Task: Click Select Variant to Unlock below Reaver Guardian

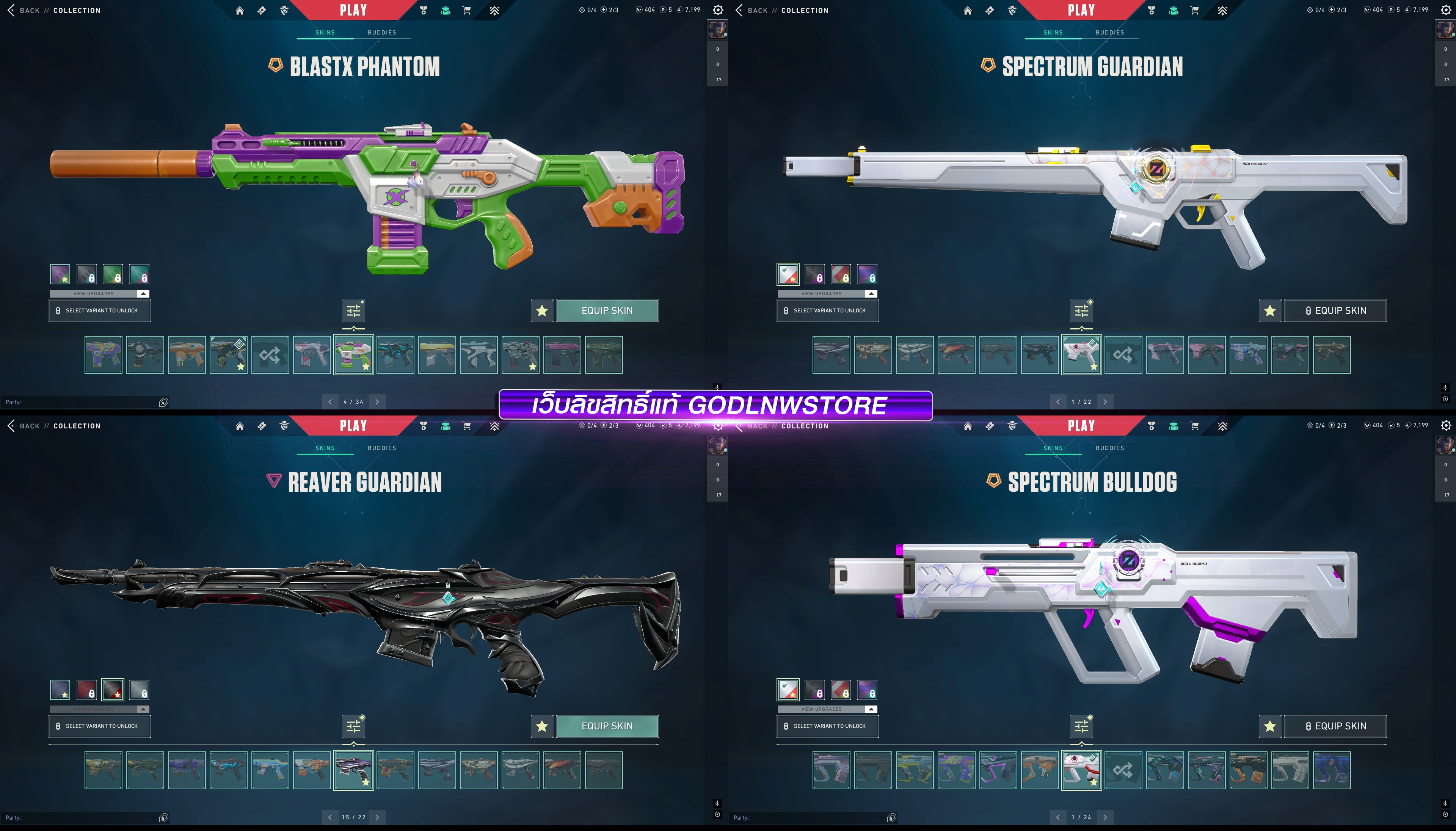Action: 99,726
